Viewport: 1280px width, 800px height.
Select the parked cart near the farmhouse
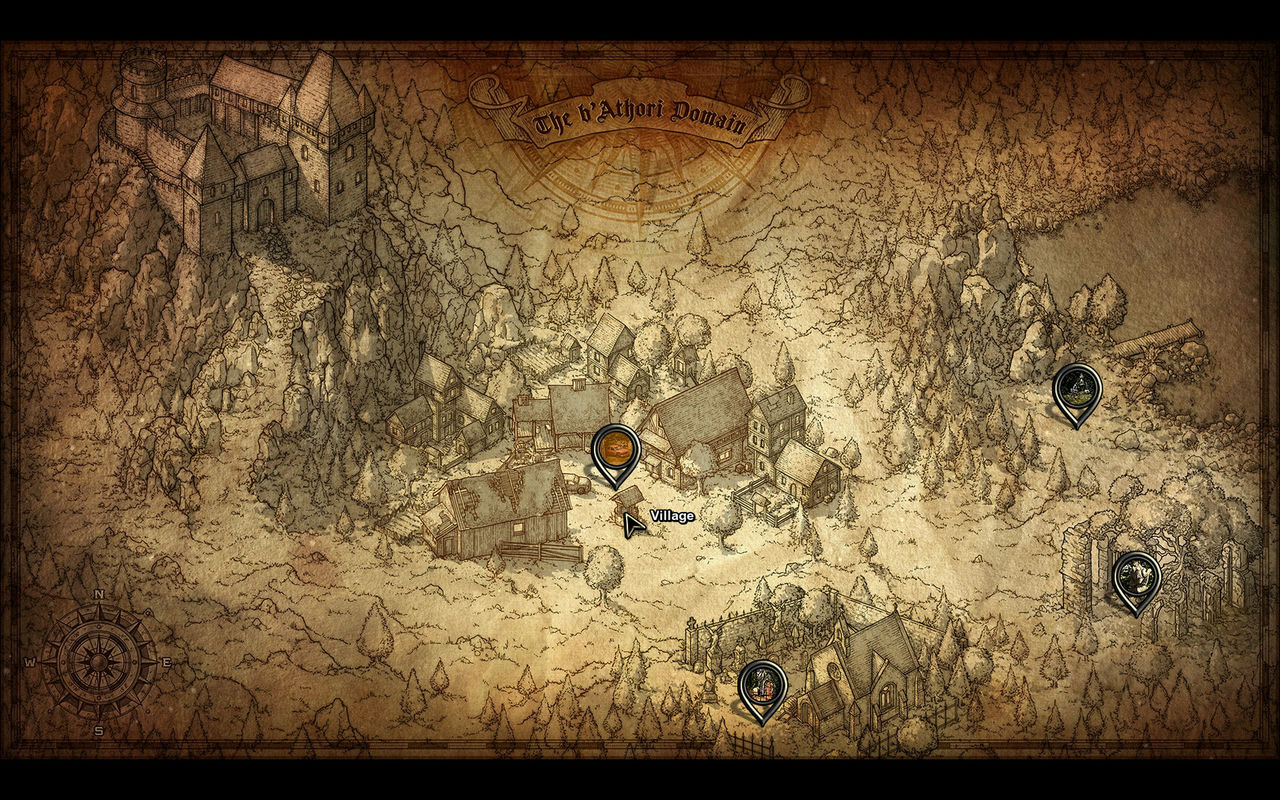coord(576,483)
